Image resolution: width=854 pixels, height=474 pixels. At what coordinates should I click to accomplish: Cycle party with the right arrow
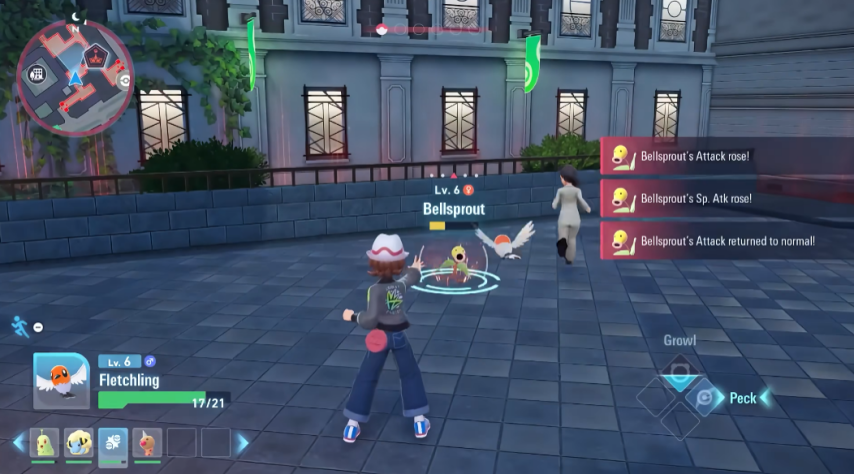pyautogui.click(x=241, y=442)
